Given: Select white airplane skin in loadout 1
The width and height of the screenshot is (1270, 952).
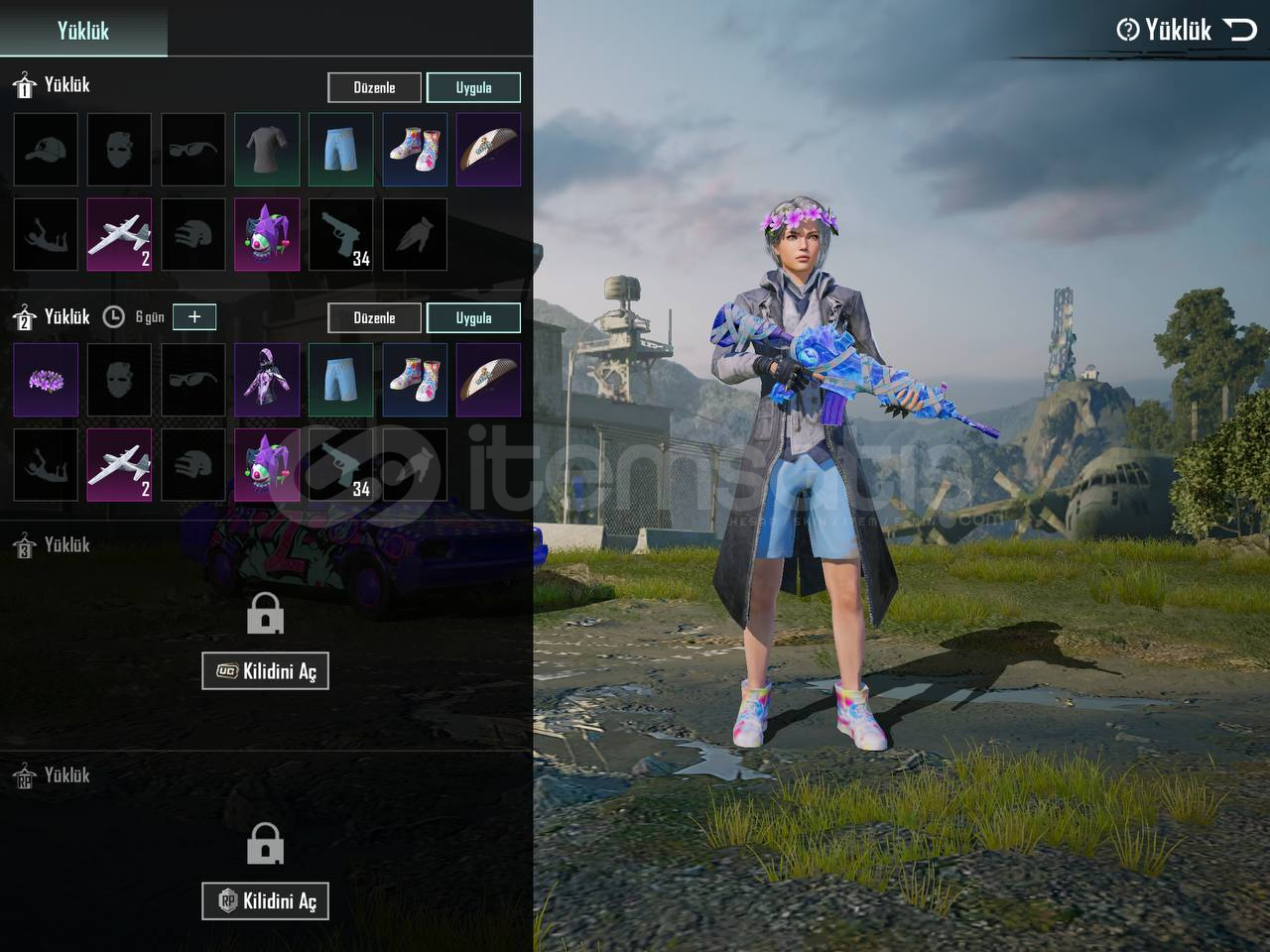Looking at the screenshot, I should click(119, 235).
